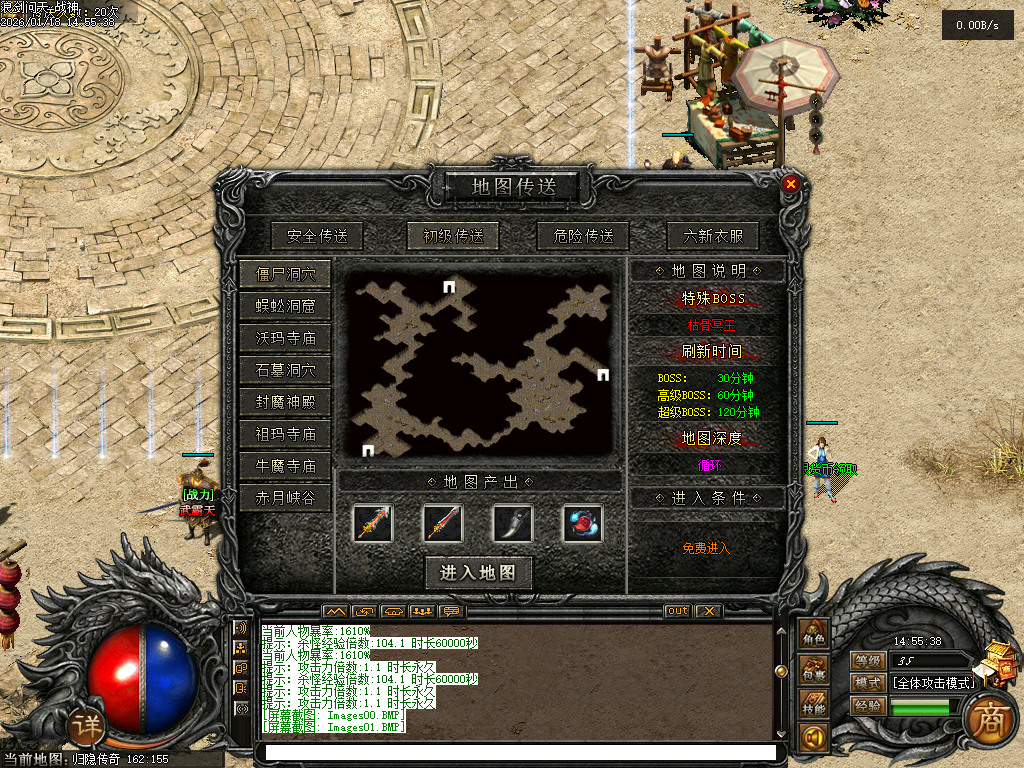The image size is (1024, 768).
Task: Open the 六新衣服 tab
Action: tap(713, 237)
